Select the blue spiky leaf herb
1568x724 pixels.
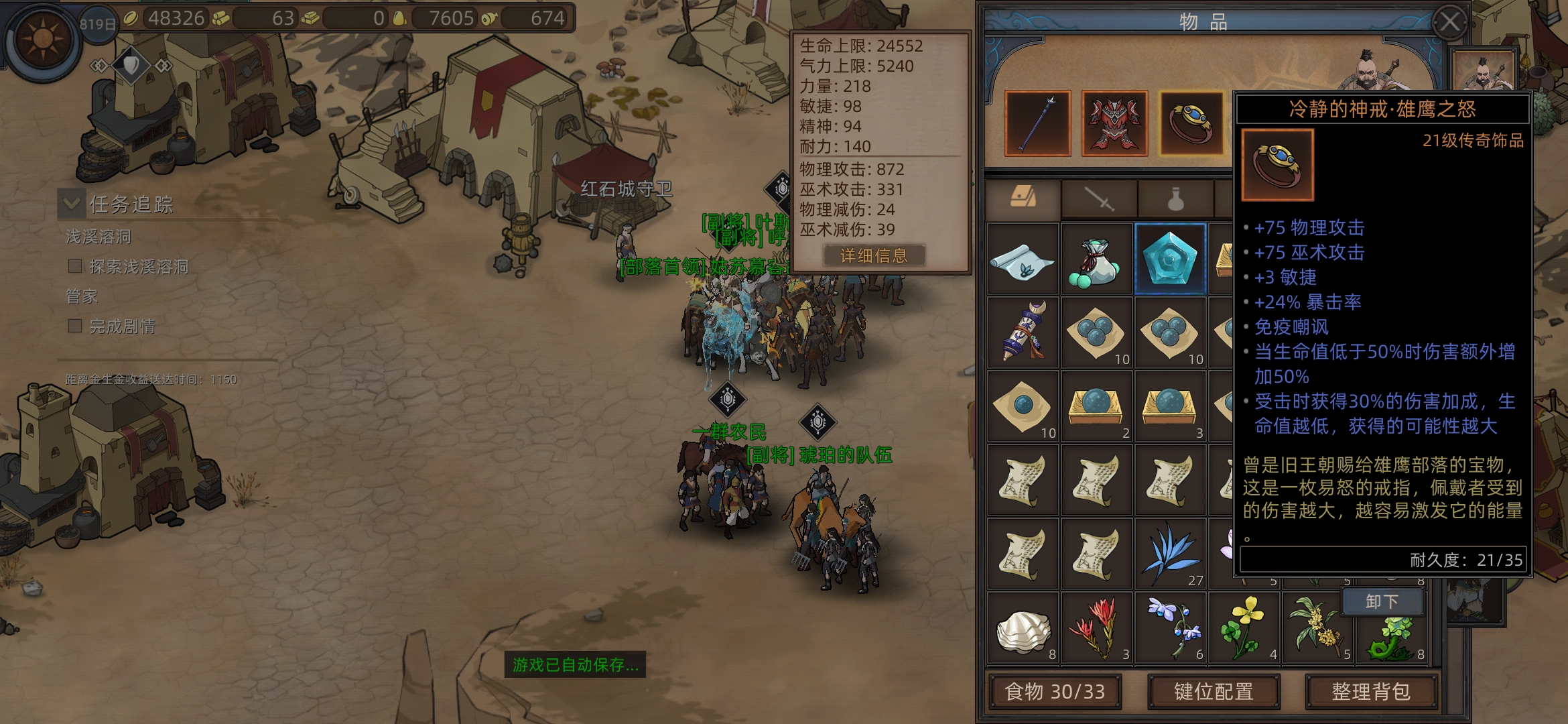click(x=1170, y=554)
